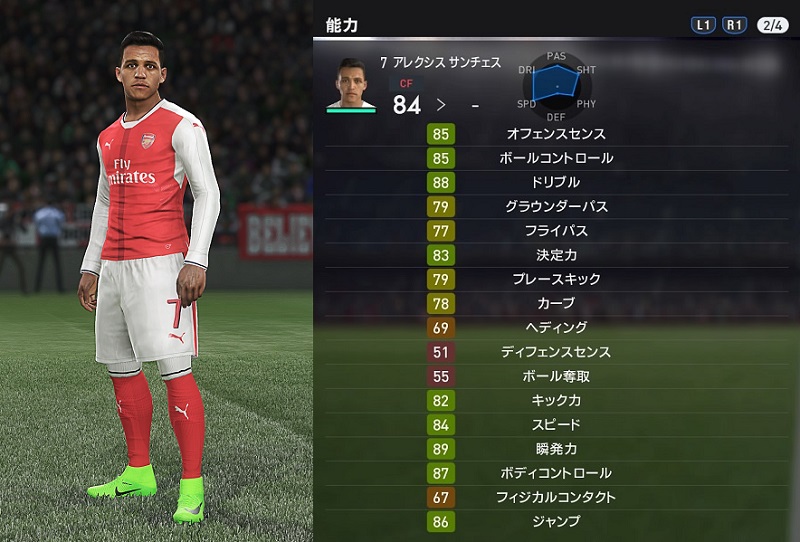Choose the ボール奪取 stat row
Viewport: 800px width, 542px height.
click(x=555, y=376)
